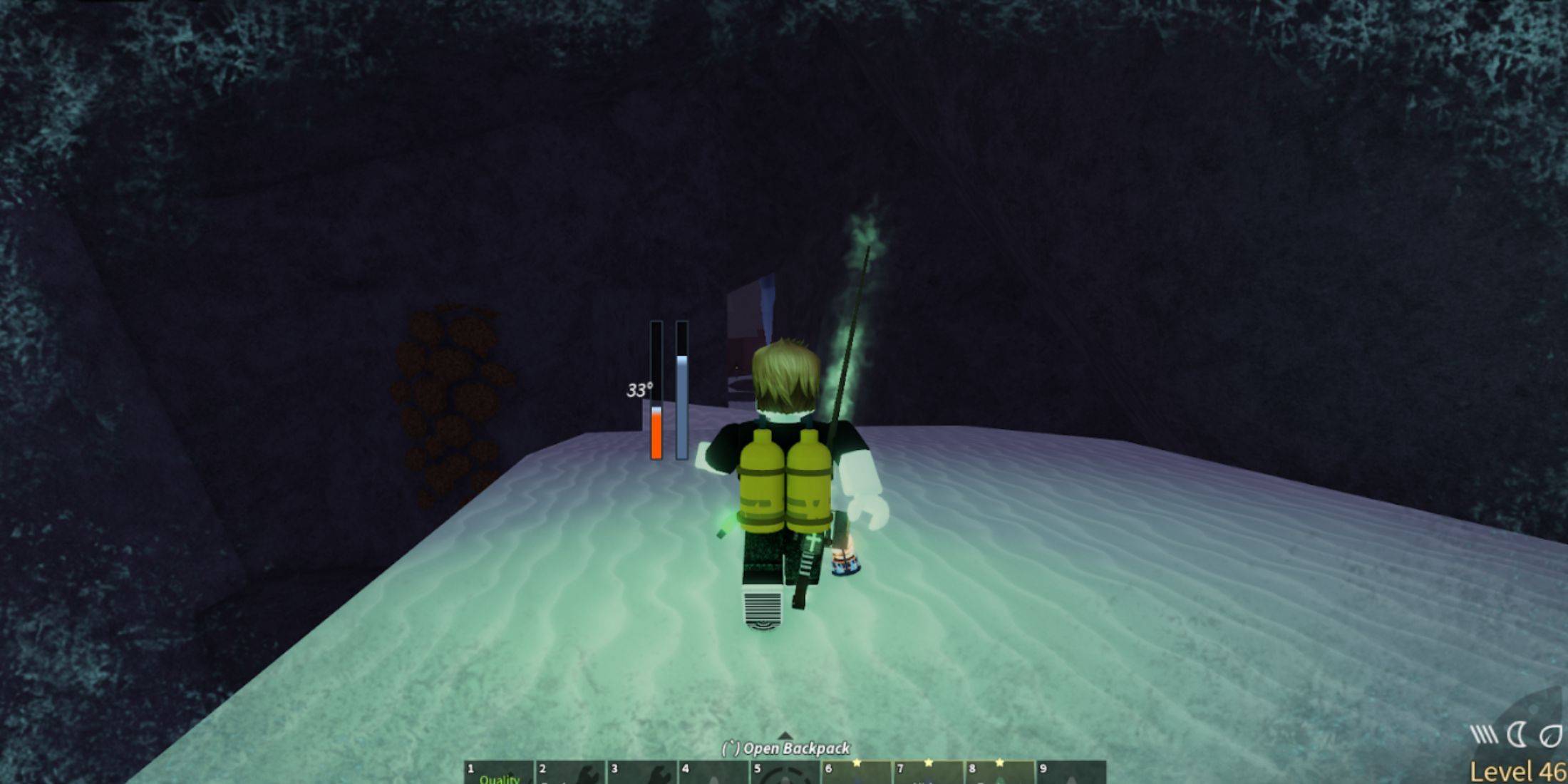
Task: Toggle the favorite star on hotbar slot 7
Action: pos(929,762)
